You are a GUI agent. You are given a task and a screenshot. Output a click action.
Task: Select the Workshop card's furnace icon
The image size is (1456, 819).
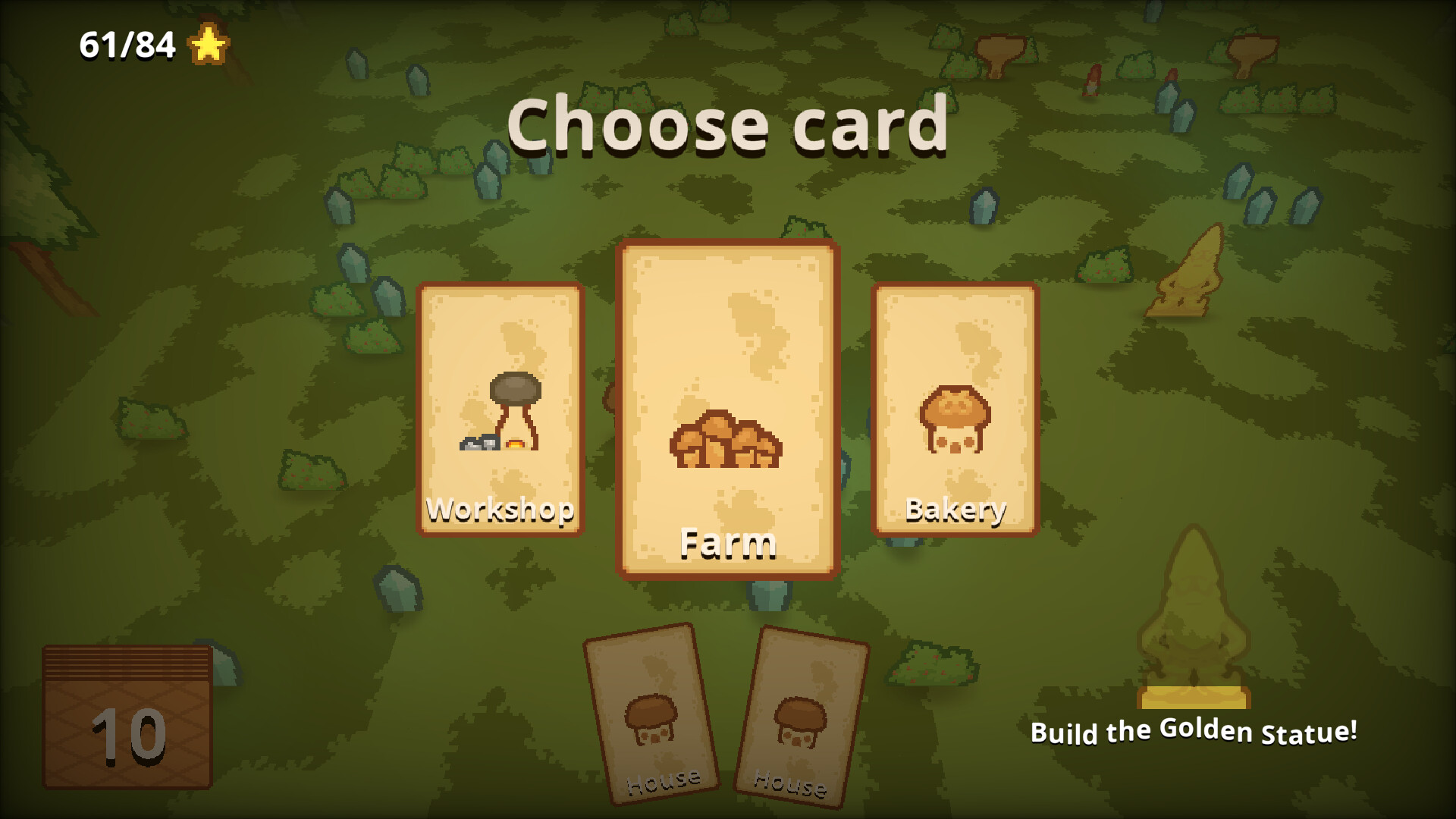pos(500,413)
